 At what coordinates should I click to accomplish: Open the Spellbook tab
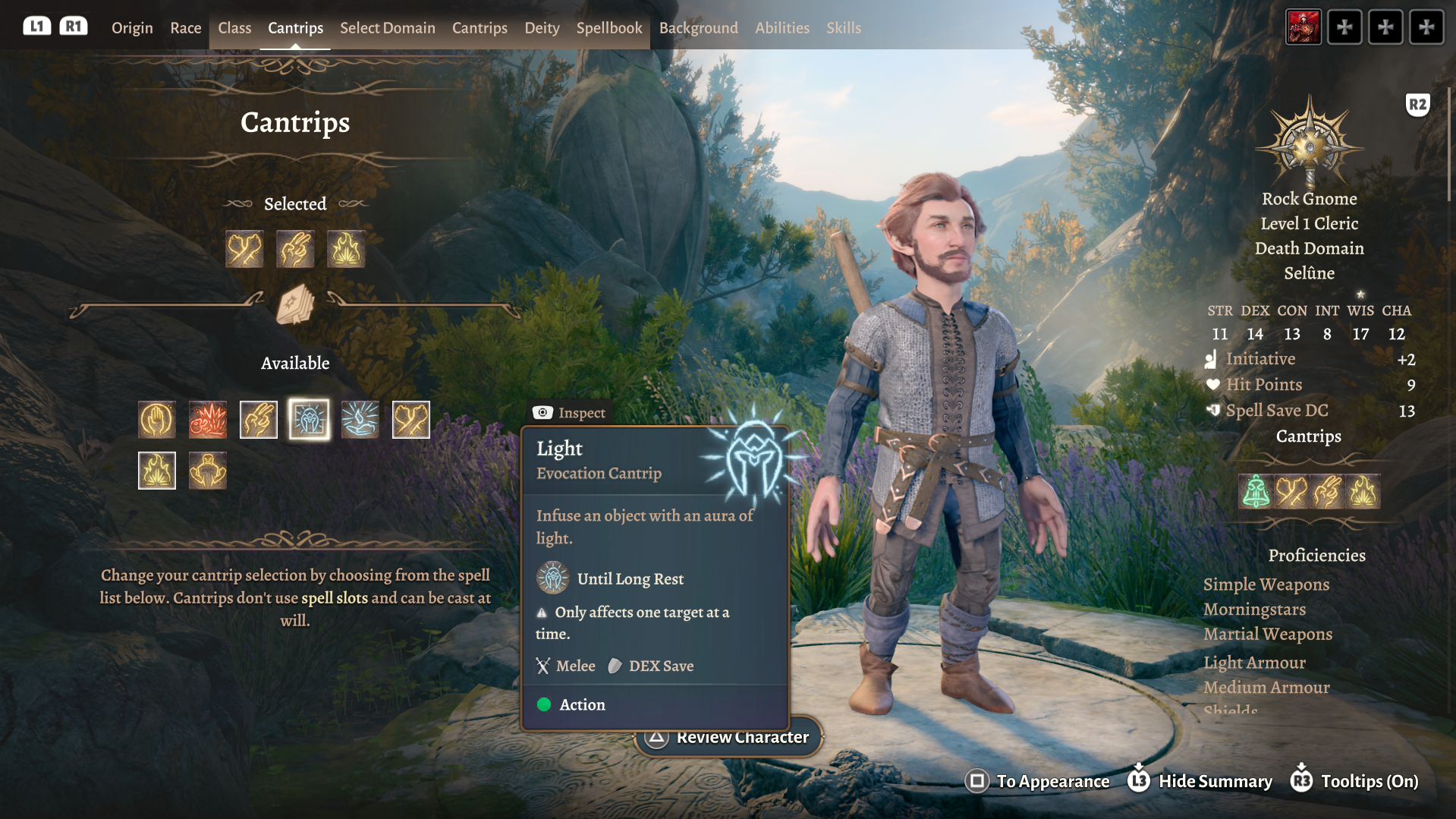pyautogui.click(x=609, y=28)
